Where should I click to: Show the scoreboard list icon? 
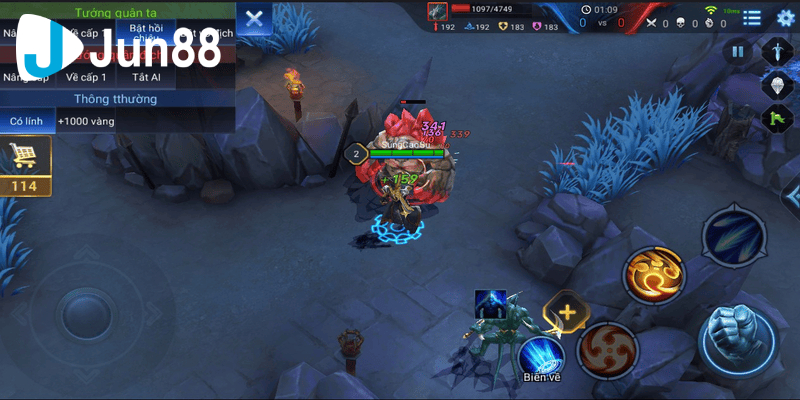pos(752,17)
